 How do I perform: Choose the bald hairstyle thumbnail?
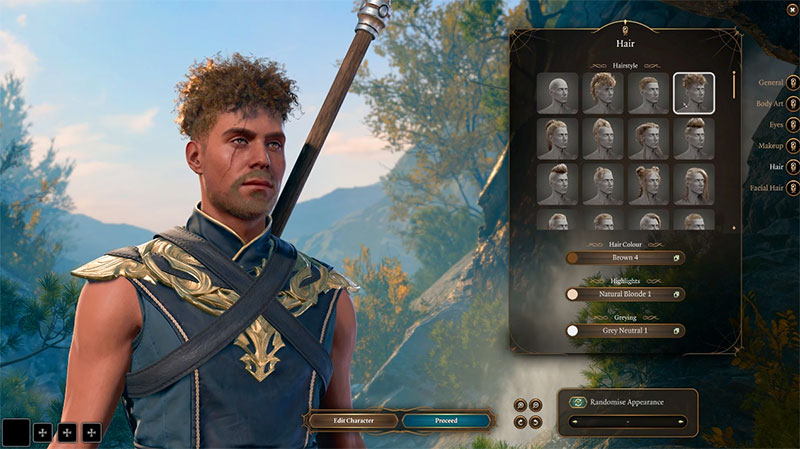pyautogui.click(x=557, y=93)
